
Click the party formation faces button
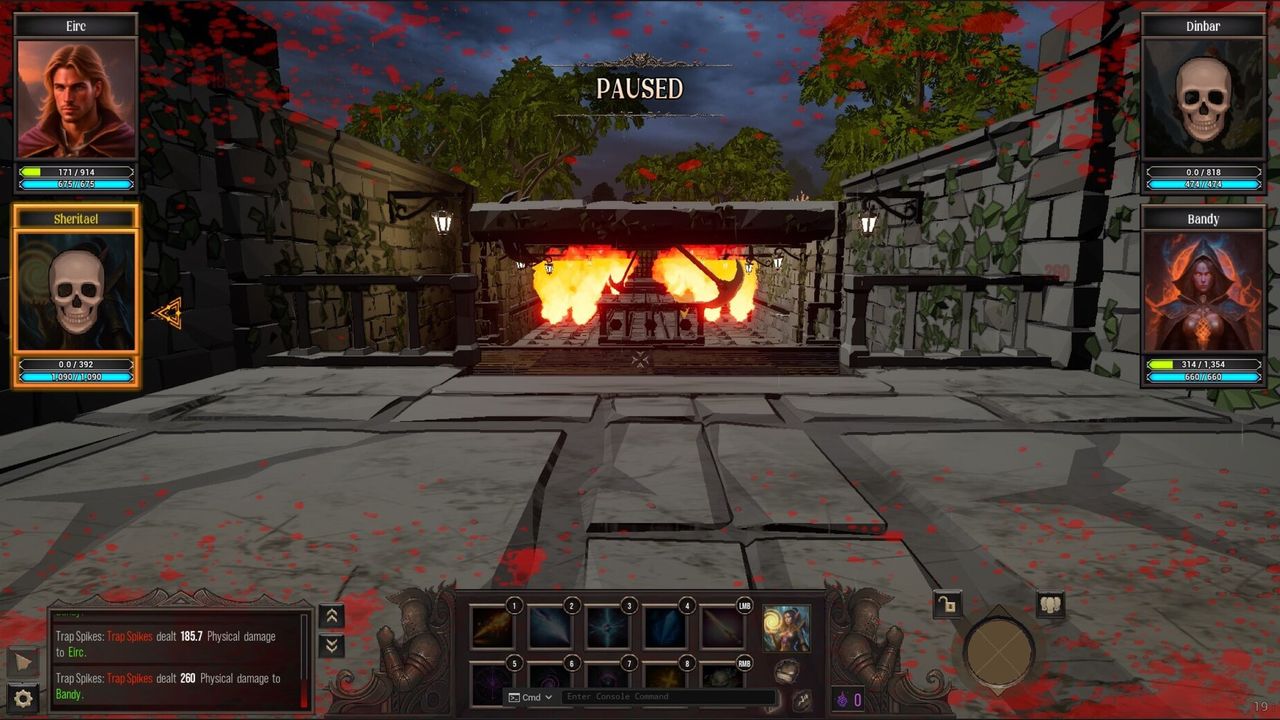click(x=1050, y=604)
